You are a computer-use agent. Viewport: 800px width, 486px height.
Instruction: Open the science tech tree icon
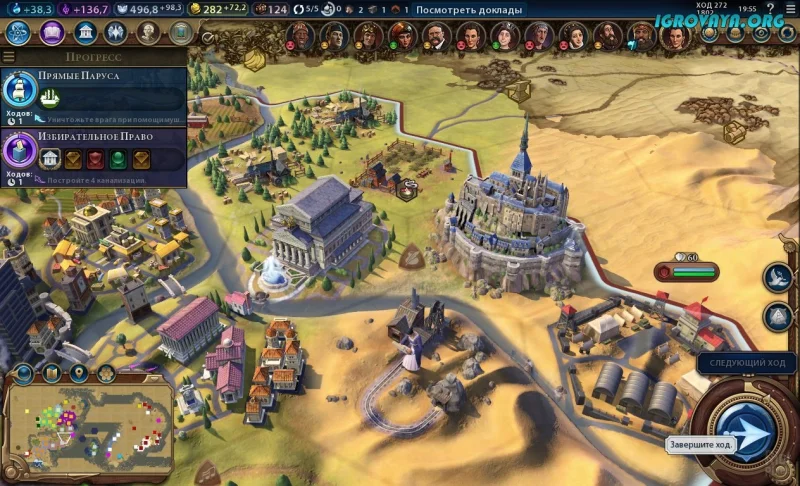(x=18, y=33)
